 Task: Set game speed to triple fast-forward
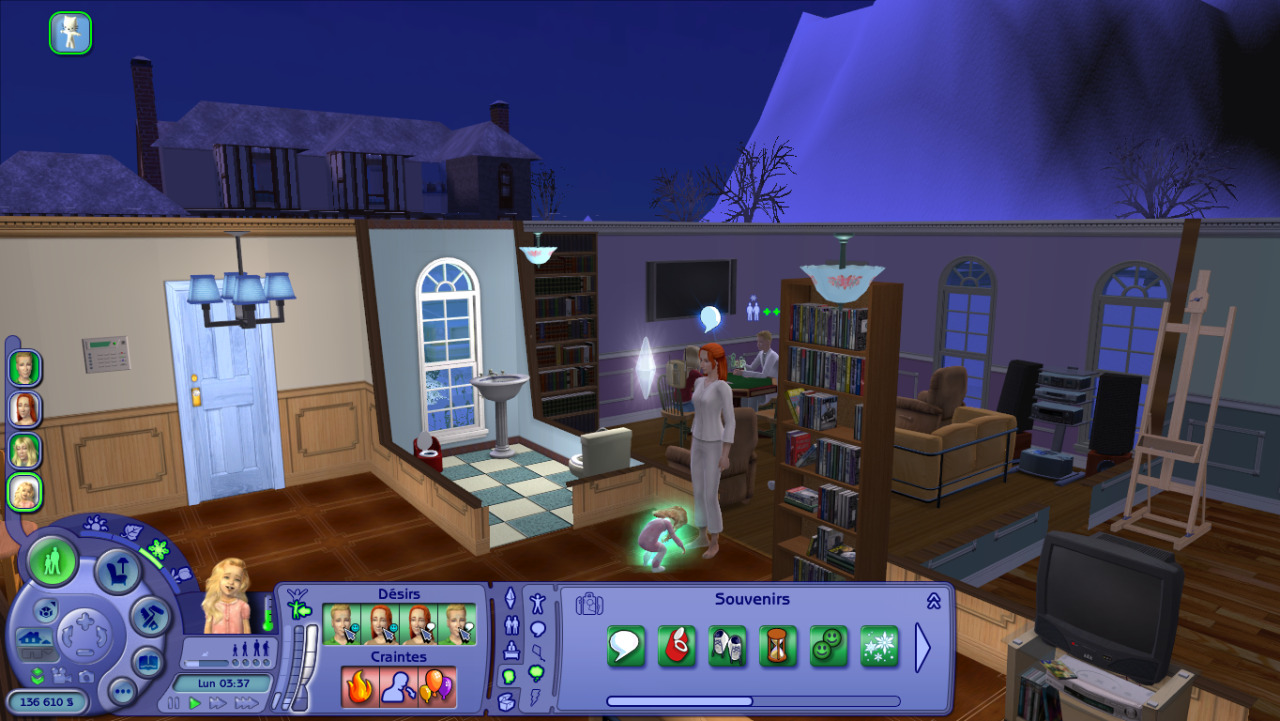[246, 703]
